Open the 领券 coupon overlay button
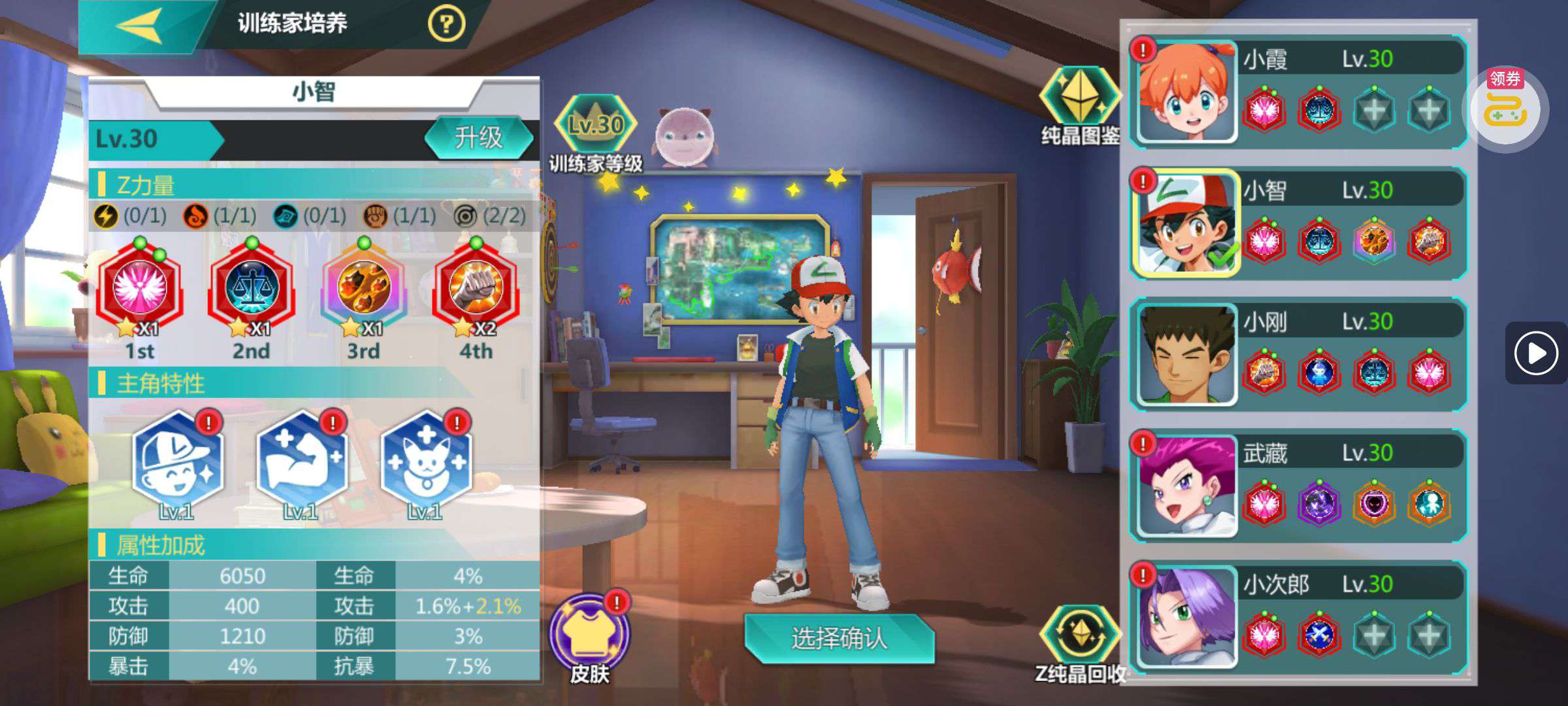 coord(1505,109)
